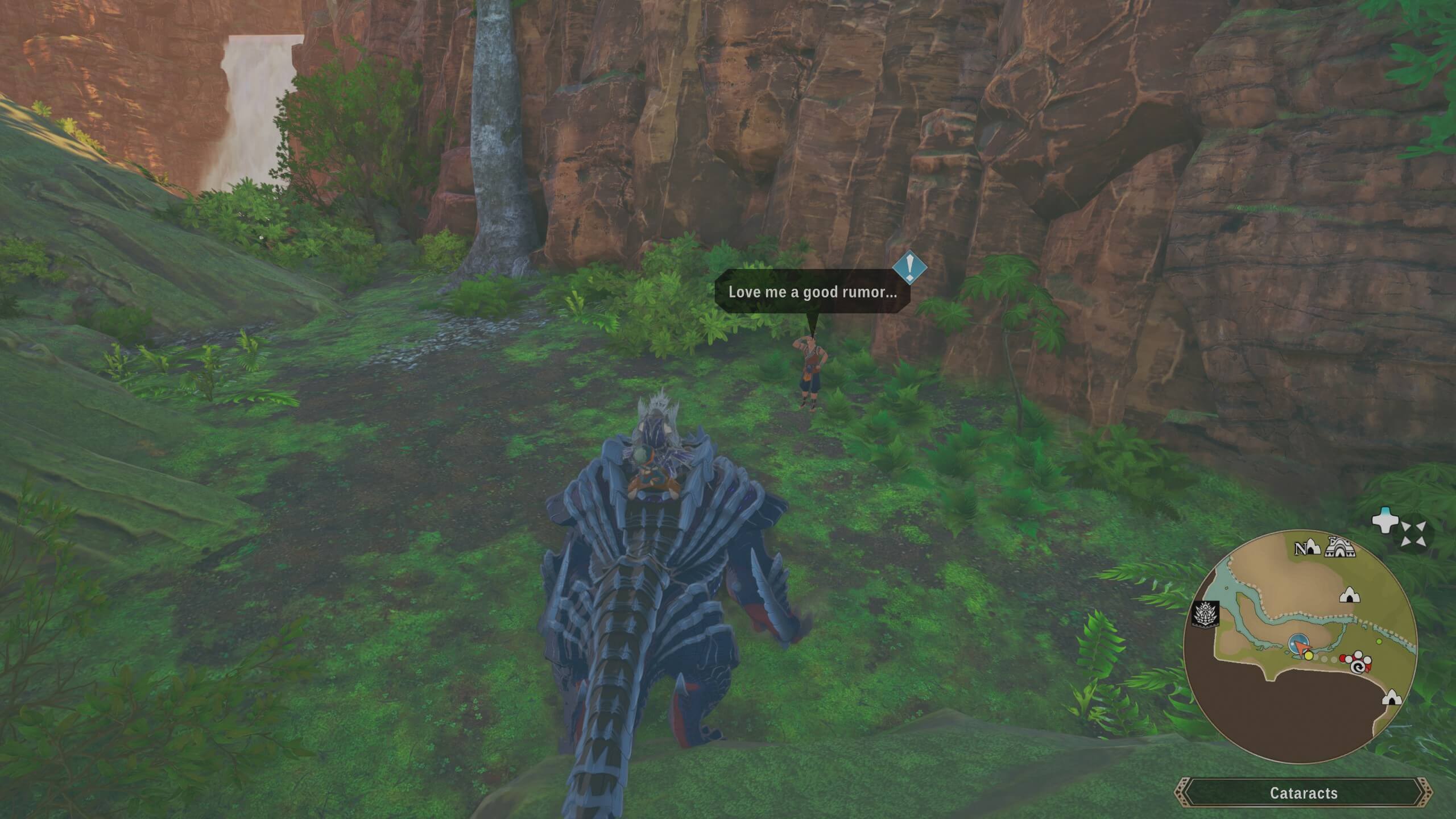The width and height of the screenshot is (1456, 819).
Task: Click the expand-map arrows icon
Action: coord(1413,535)
